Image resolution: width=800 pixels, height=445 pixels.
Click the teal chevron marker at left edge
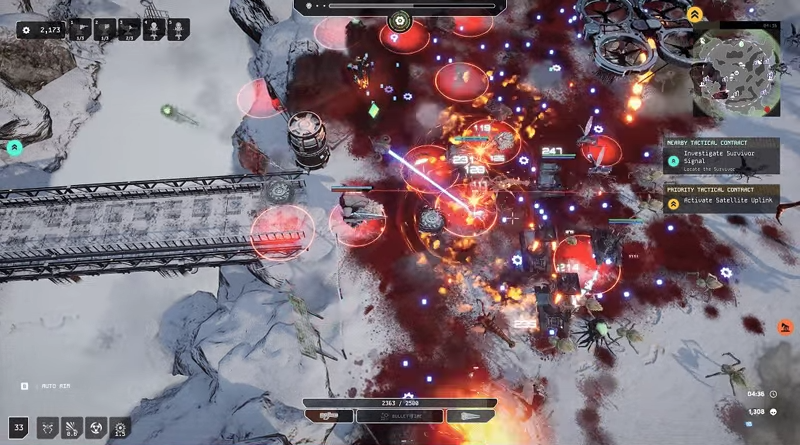coord(14,147)
